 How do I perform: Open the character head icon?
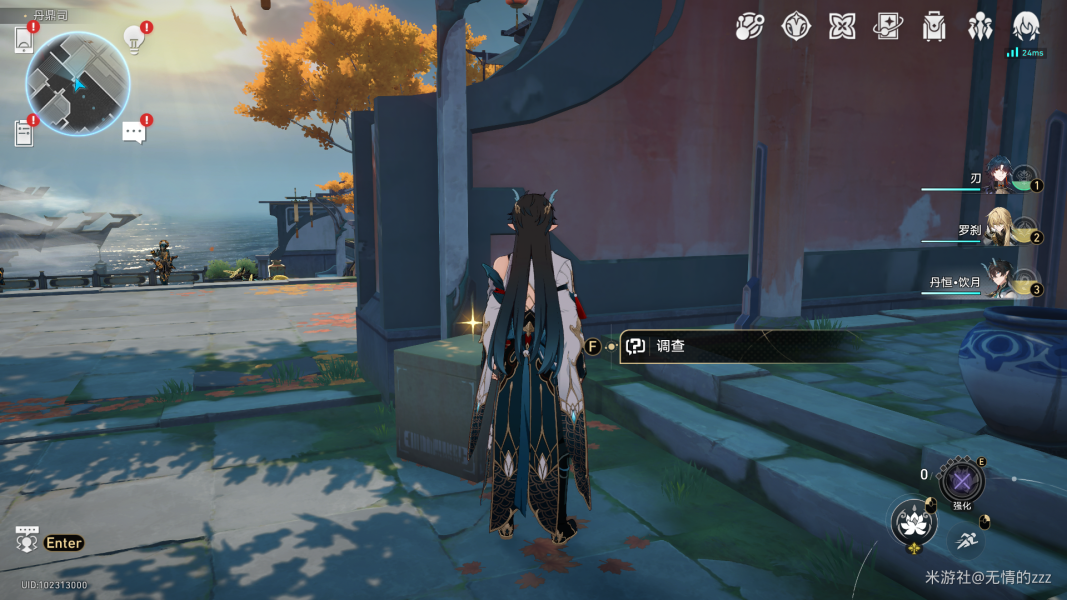(1026, 26)
